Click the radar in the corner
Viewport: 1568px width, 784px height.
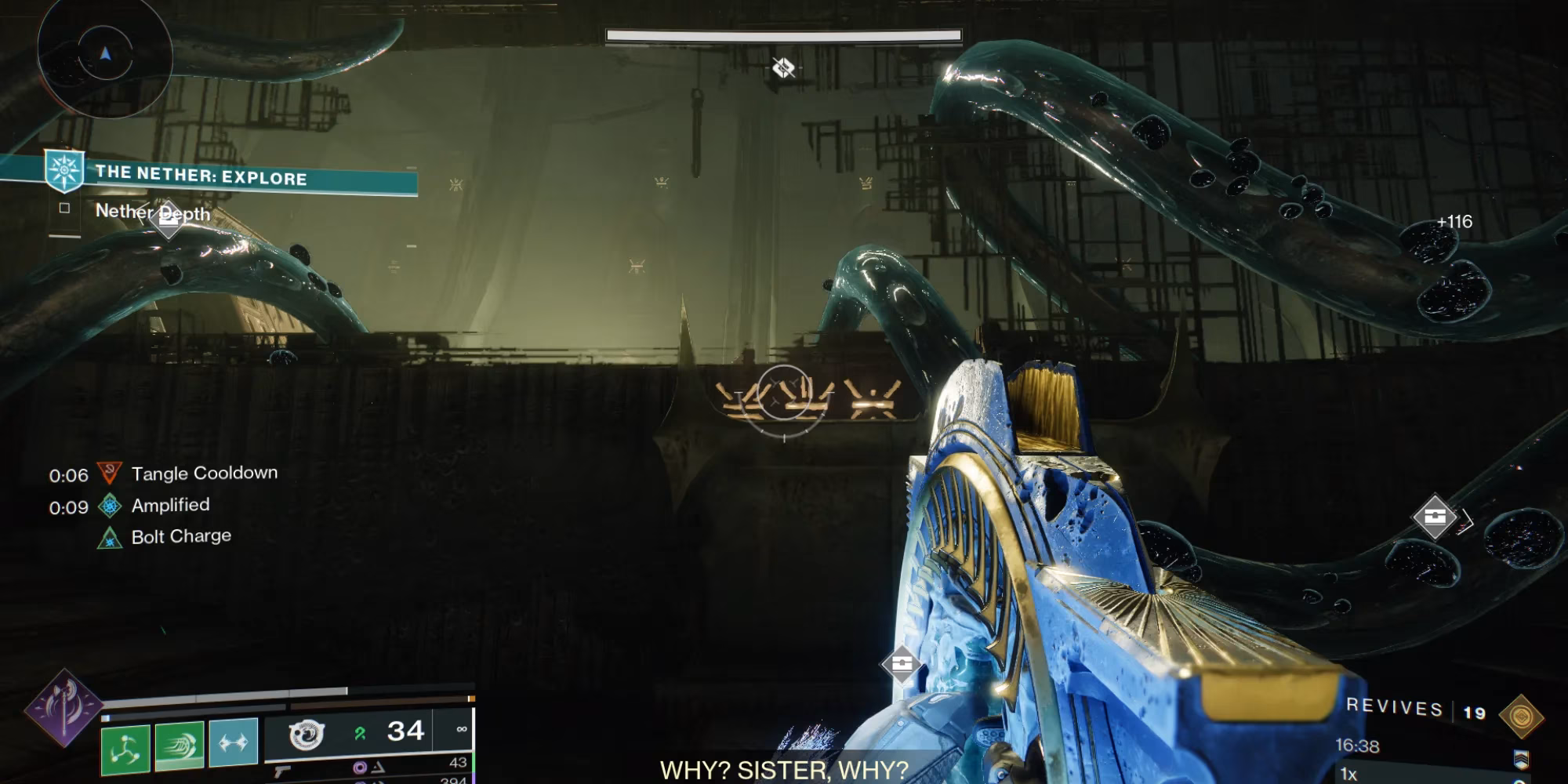(x=105, y=55)
